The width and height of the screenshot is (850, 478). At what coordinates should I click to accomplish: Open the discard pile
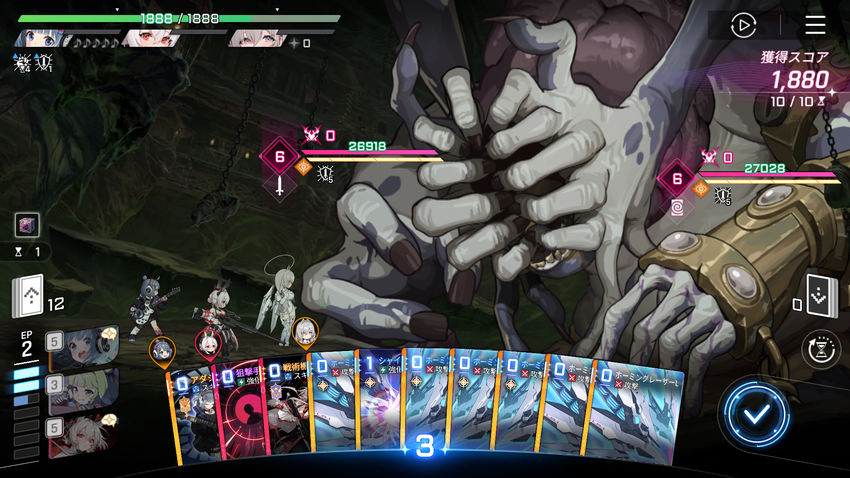click(x=821, y=295)
